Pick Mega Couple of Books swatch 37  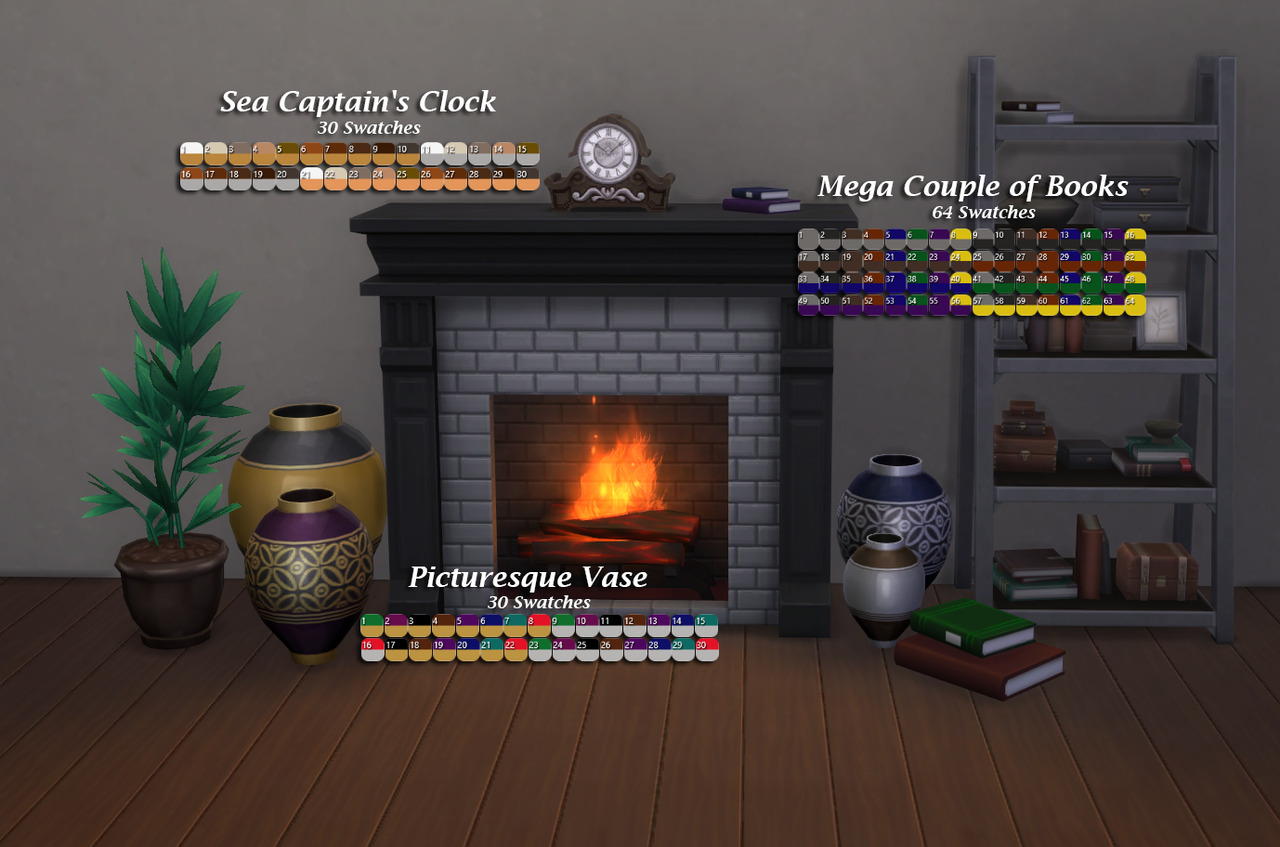[895, 283]
